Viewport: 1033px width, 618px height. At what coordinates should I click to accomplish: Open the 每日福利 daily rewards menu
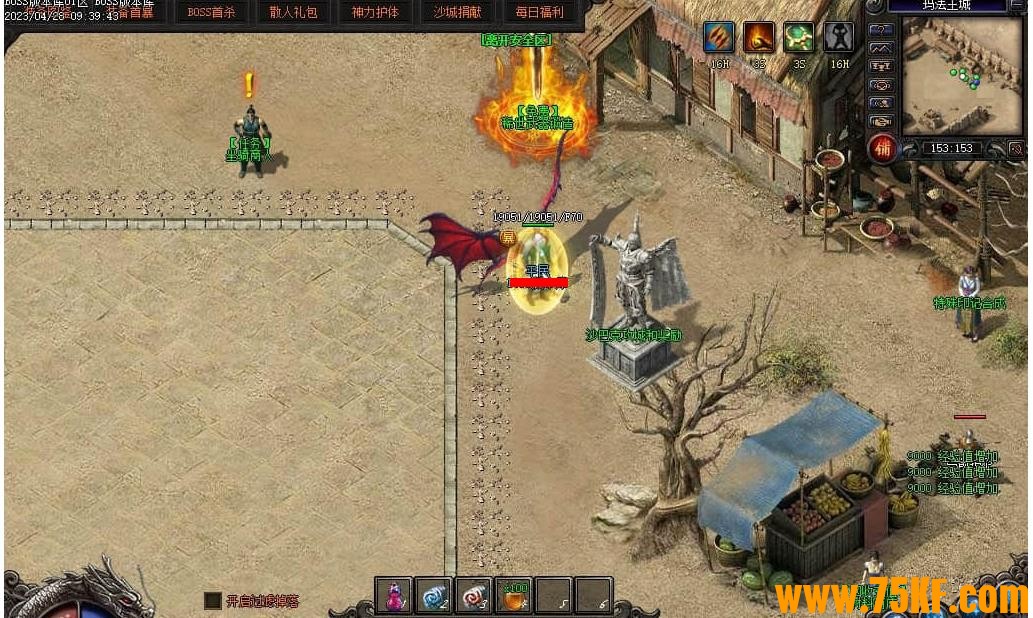(539, 13)
